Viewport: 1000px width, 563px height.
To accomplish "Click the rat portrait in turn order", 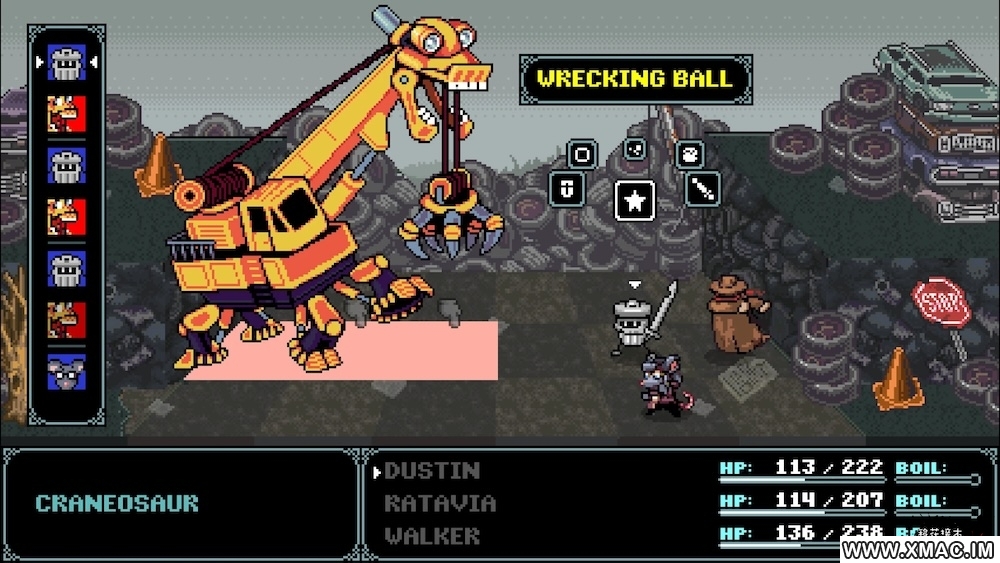I will click(x=67, y=372).
